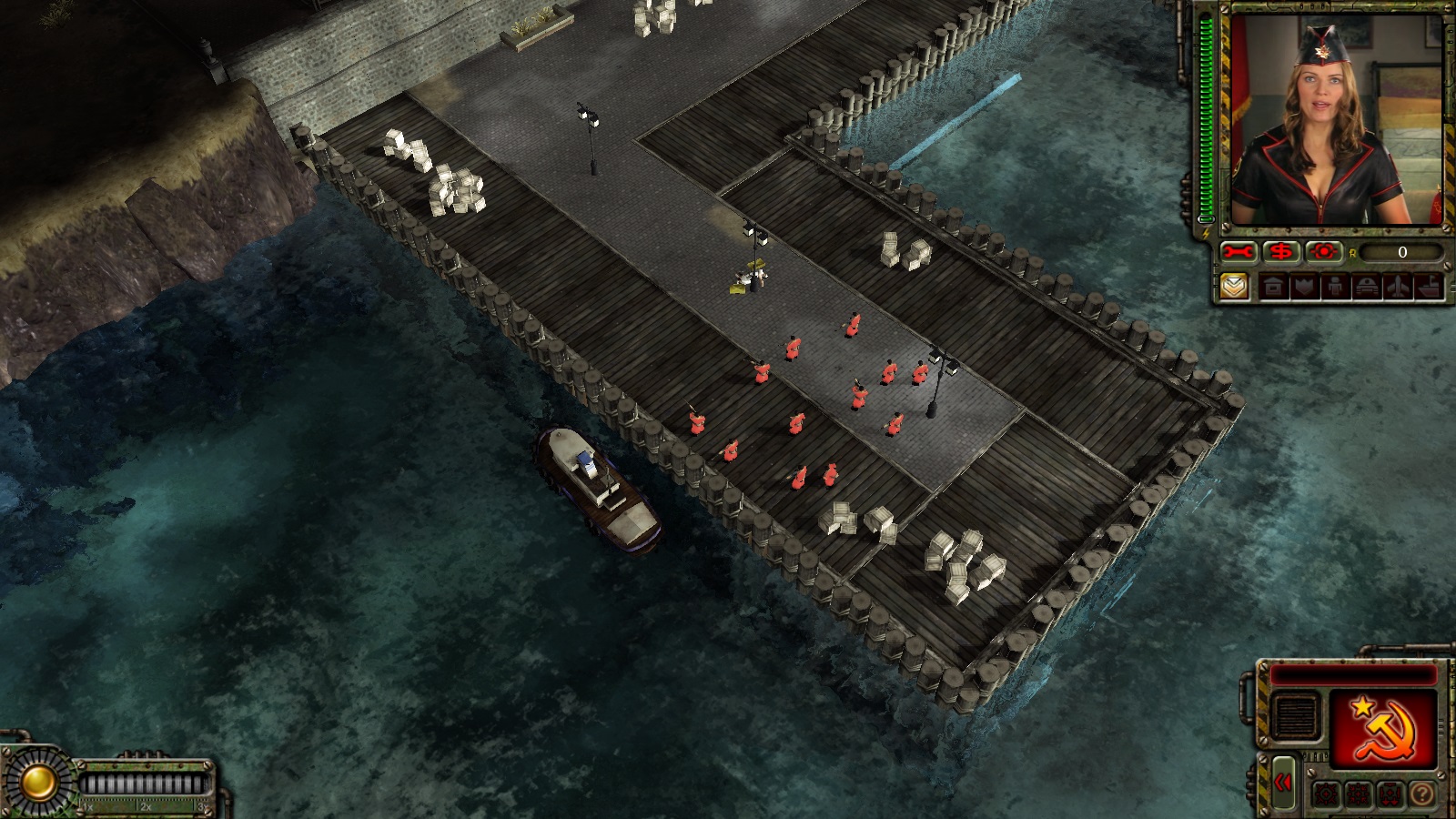This screenshot has width=1456, height=819.
Task: Click the hammer and sickle emblem panel
Action: (x=1382, y=726)
